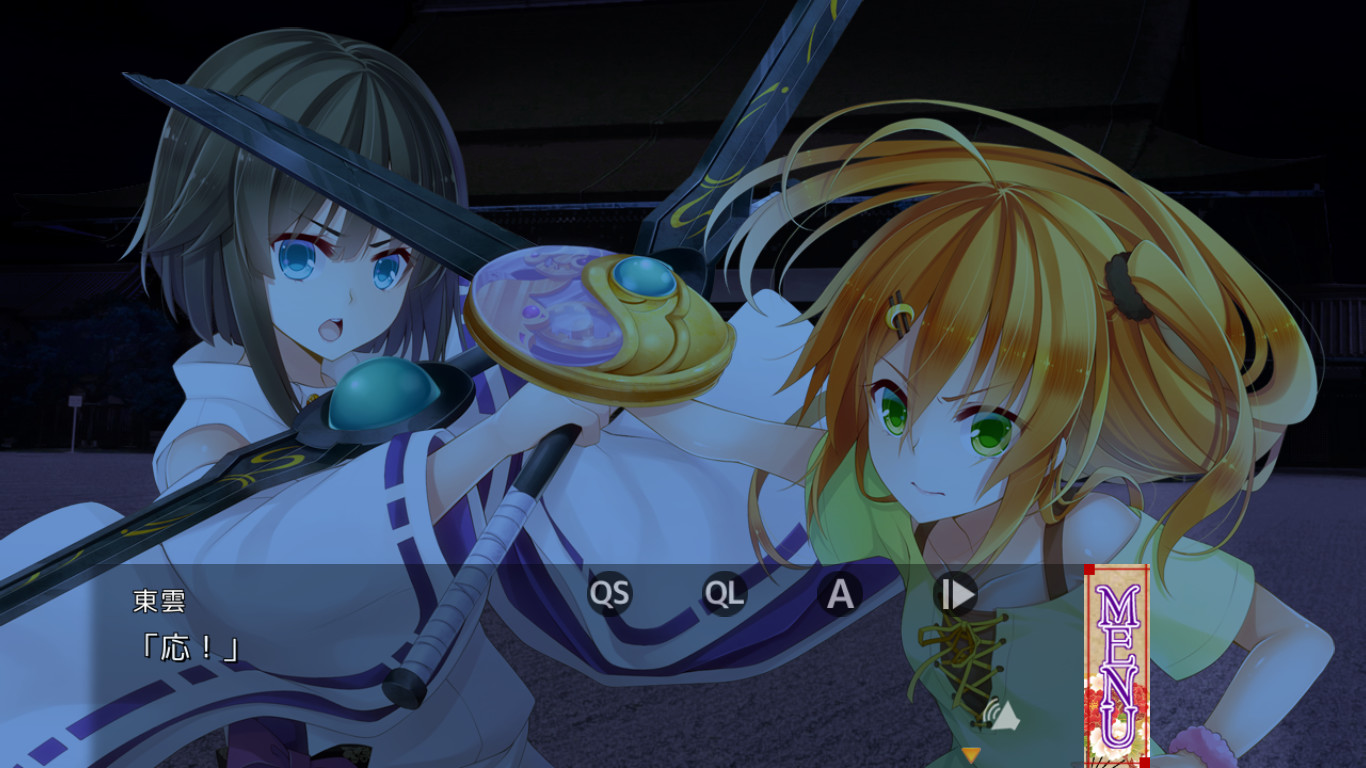Replay the voice line via speaker icon
The width and height of the screenshot is (1366, 768).
point(998,714)
